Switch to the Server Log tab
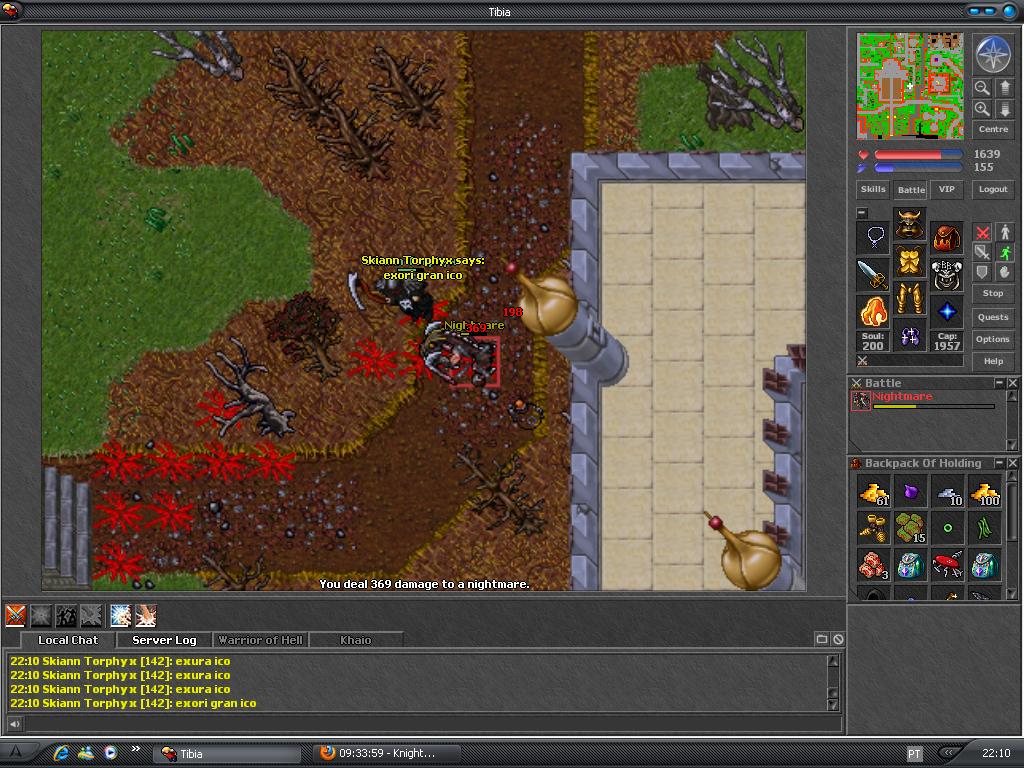Image resolution: width=1024 pixels, height=768 pixels. click(x=164, y=640)
